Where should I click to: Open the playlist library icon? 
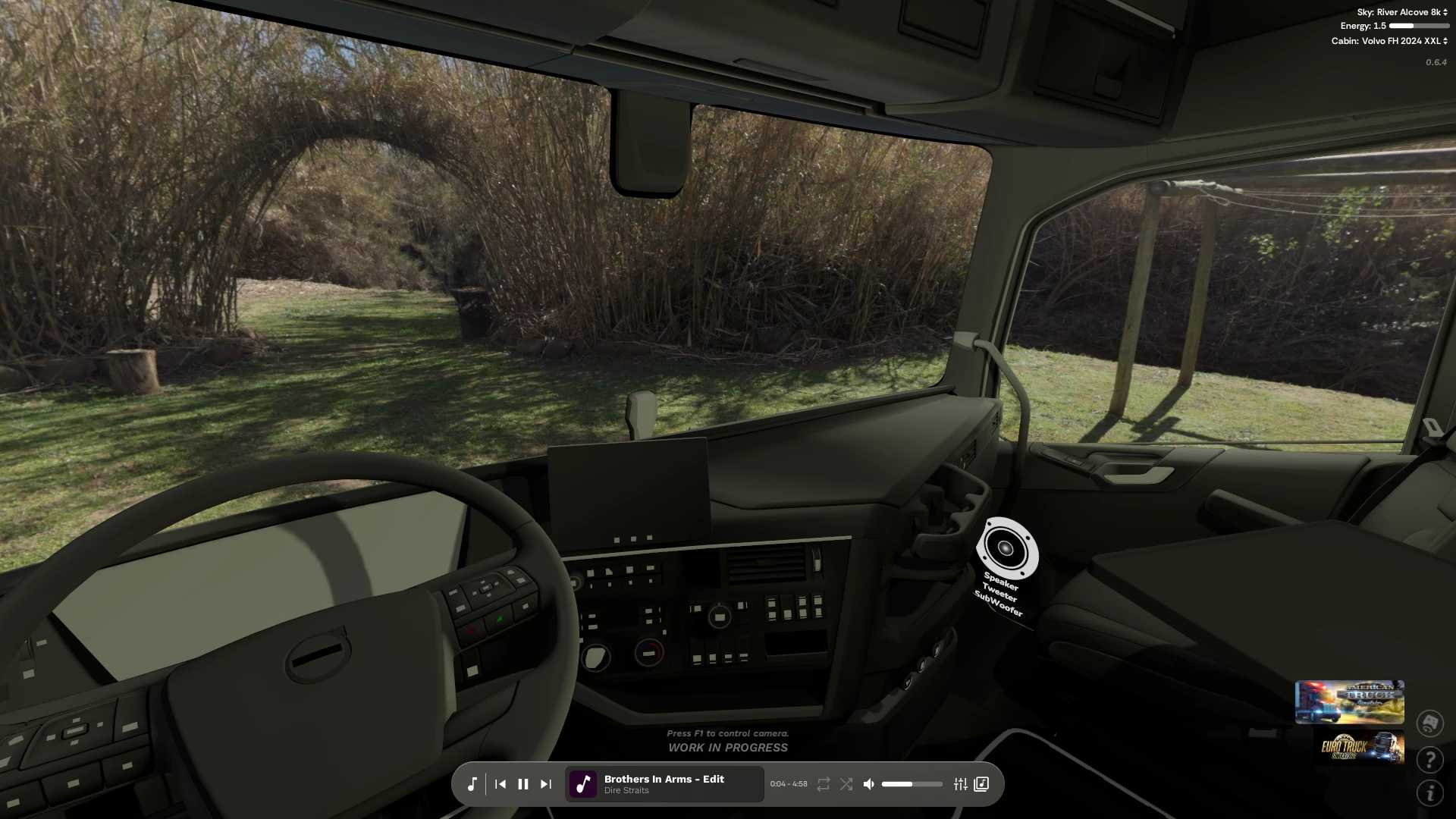coord(981,784)
